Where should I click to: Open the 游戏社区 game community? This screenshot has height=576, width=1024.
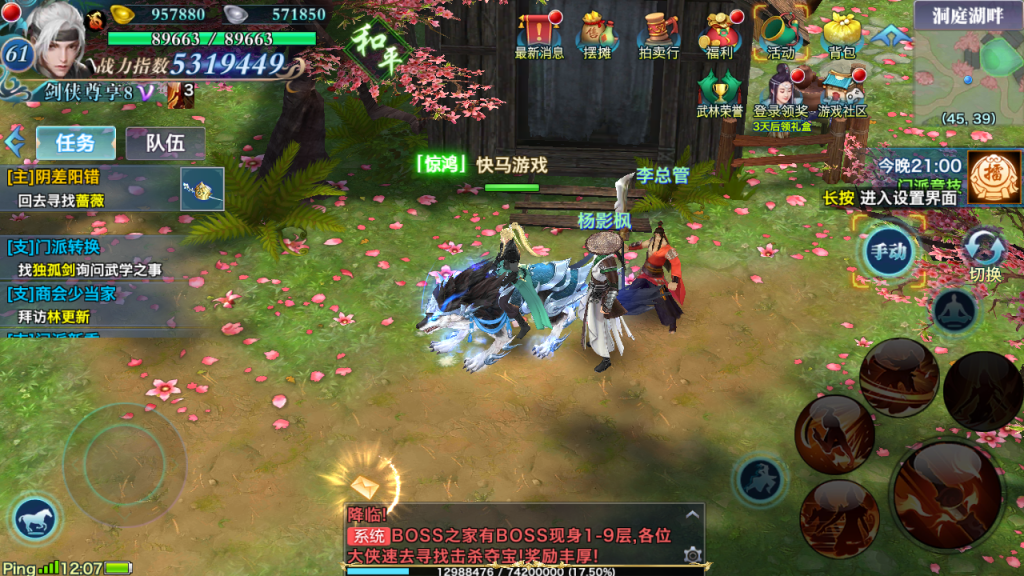(x=842, y=93)
